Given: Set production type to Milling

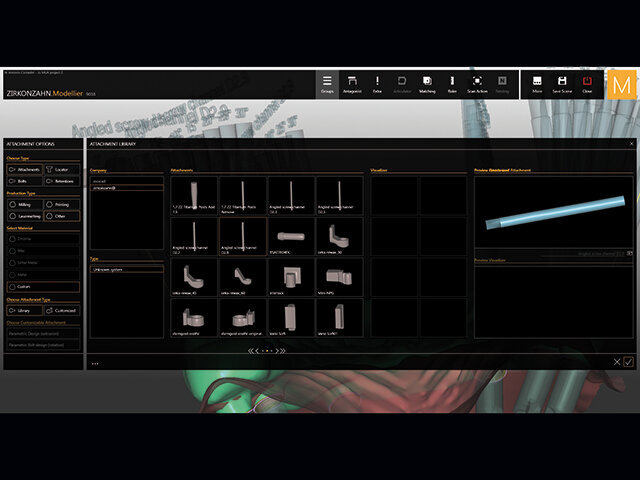Looking at the screenshot, I should pyautogui.click(x=25, y=204).
